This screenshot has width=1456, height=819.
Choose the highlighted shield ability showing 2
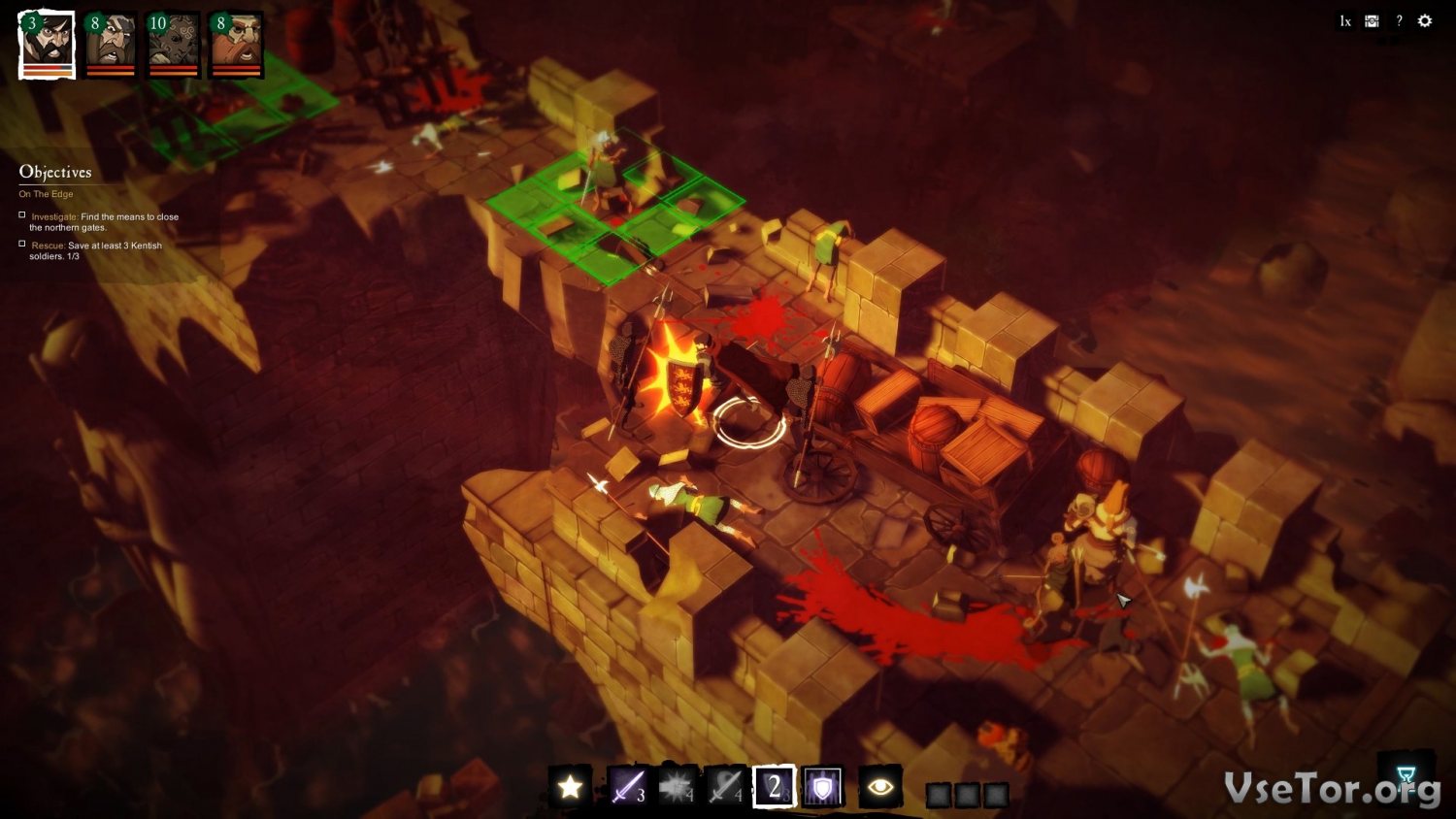tap(775, 787)
